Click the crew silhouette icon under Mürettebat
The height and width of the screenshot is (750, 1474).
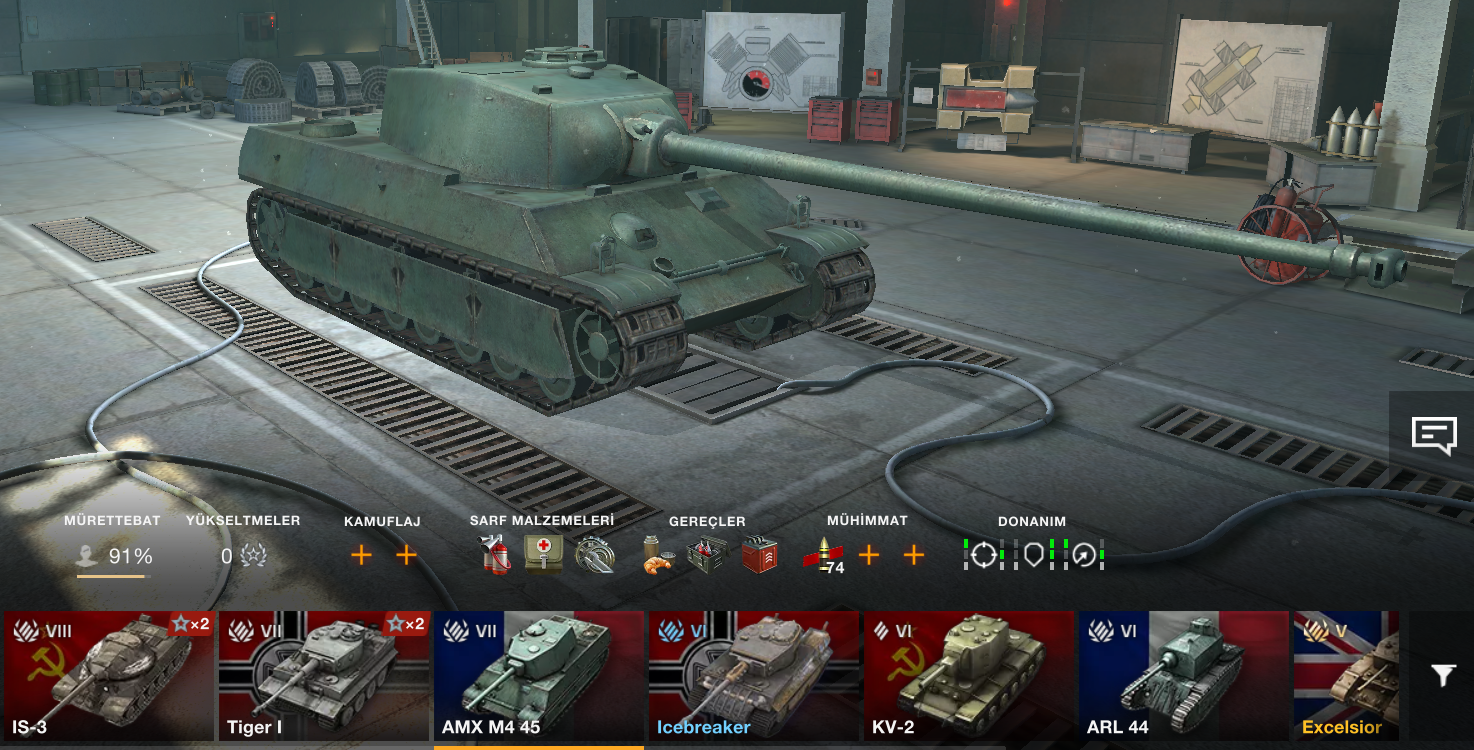(x=88, y=554)
